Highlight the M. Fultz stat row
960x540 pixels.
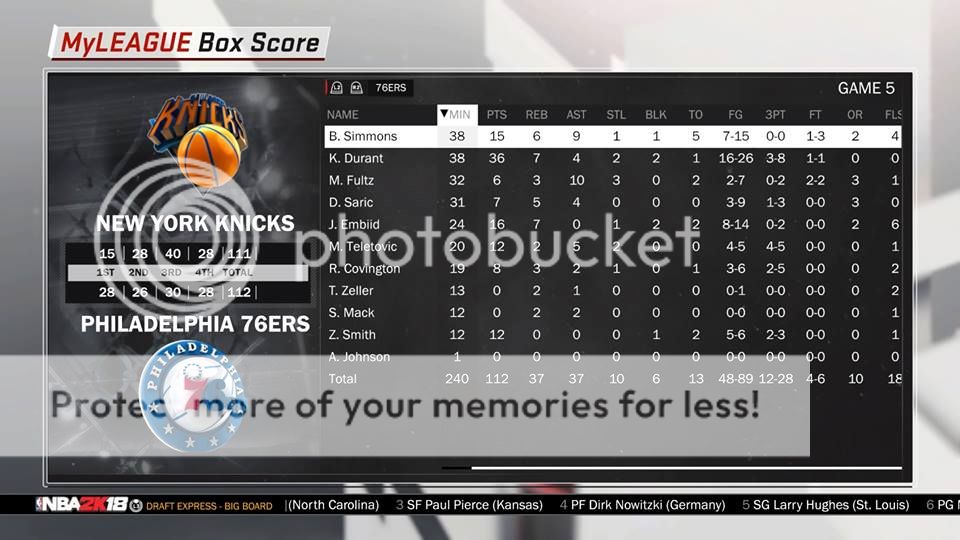point(350,180)
